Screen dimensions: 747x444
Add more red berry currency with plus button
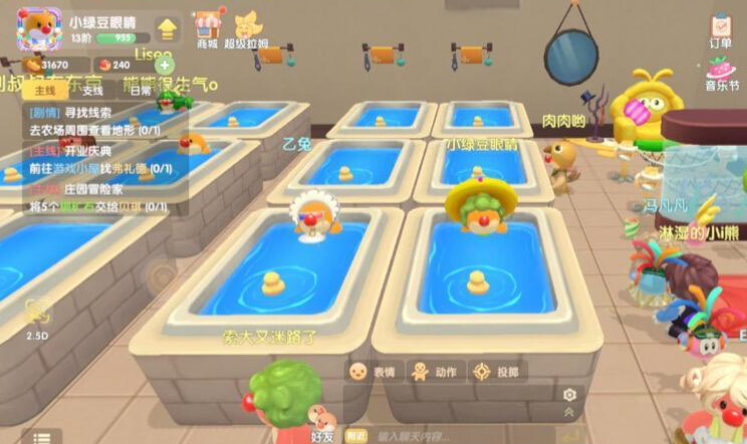click(164, 65)
